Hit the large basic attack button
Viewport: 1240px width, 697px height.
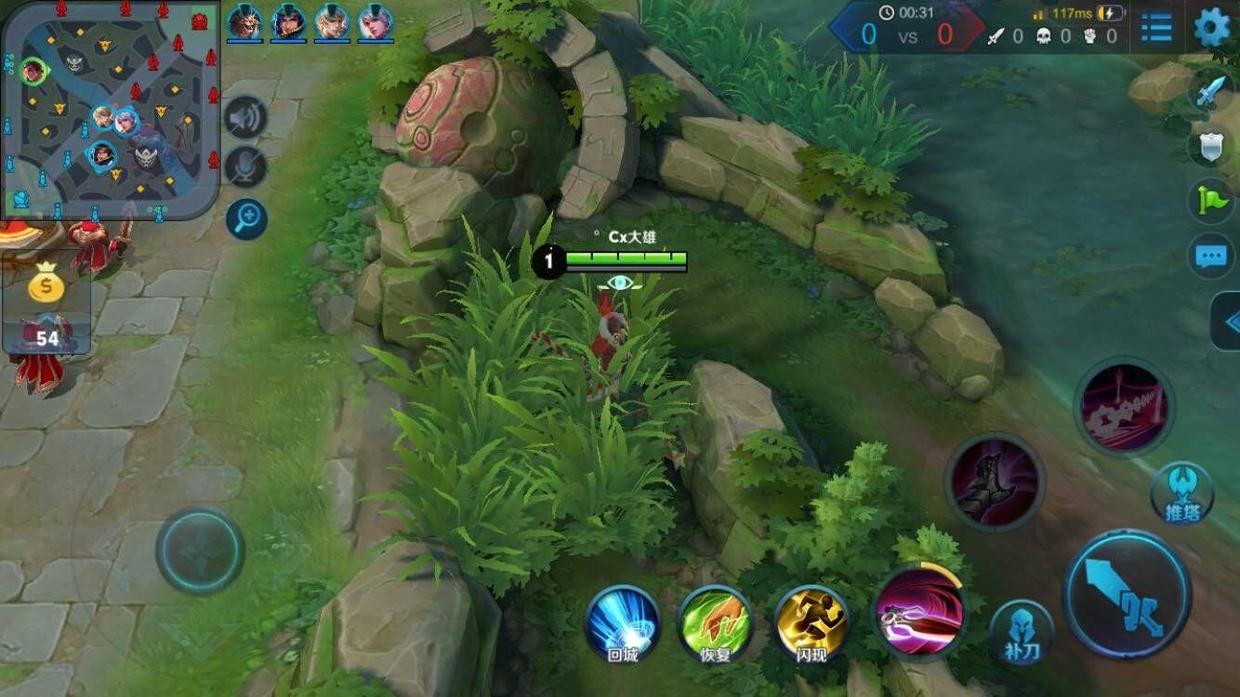point(1127,594)
